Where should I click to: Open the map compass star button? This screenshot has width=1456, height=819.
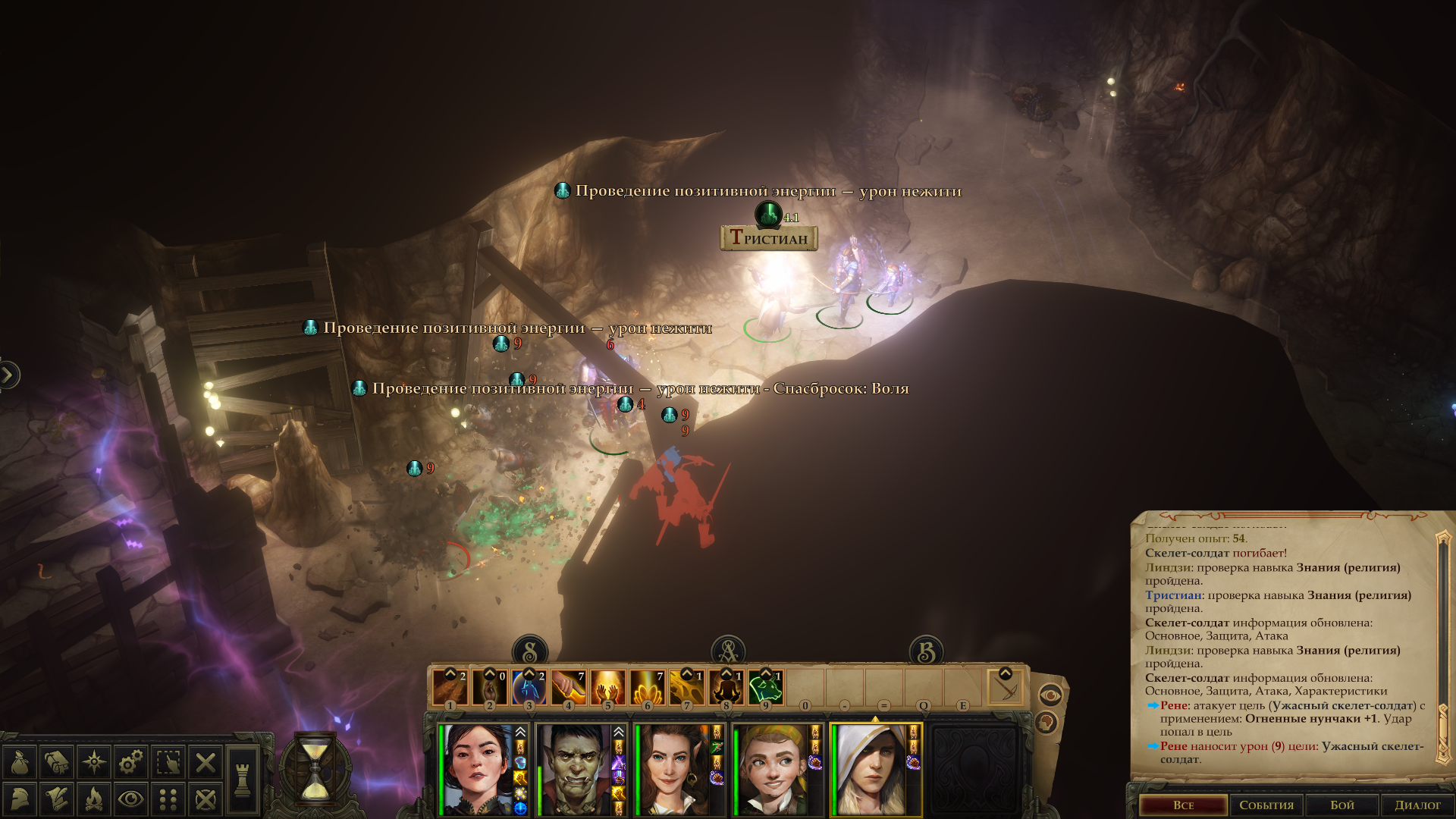pyautogui.click(x=94, y=762)
